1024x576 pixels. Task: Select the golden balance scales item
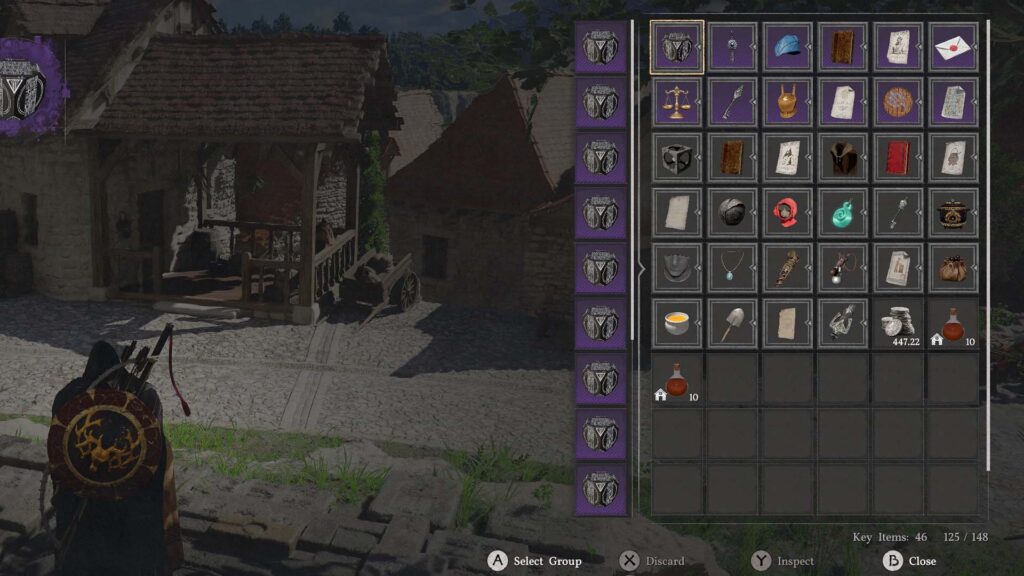[677, 102]
